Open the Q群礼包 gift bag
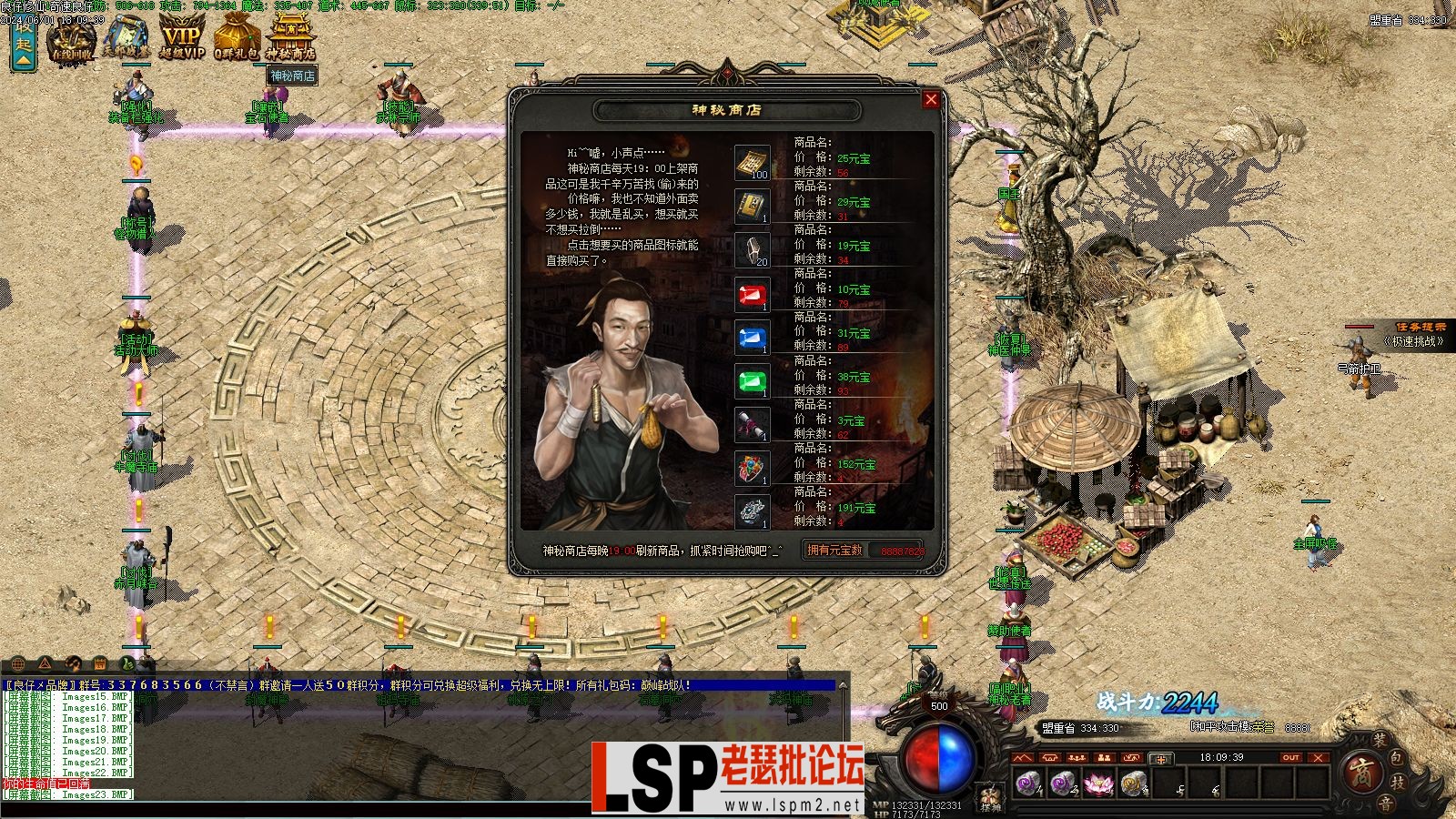1456x819 pixels. pos(236,38)
